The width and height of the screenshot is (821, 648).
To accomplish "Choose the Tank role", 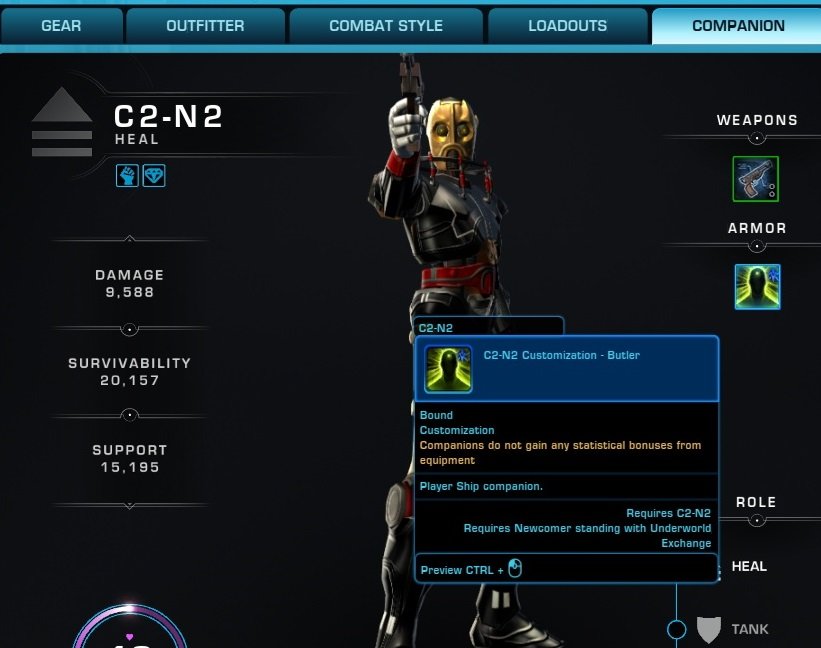I will (x=749, y=629).
